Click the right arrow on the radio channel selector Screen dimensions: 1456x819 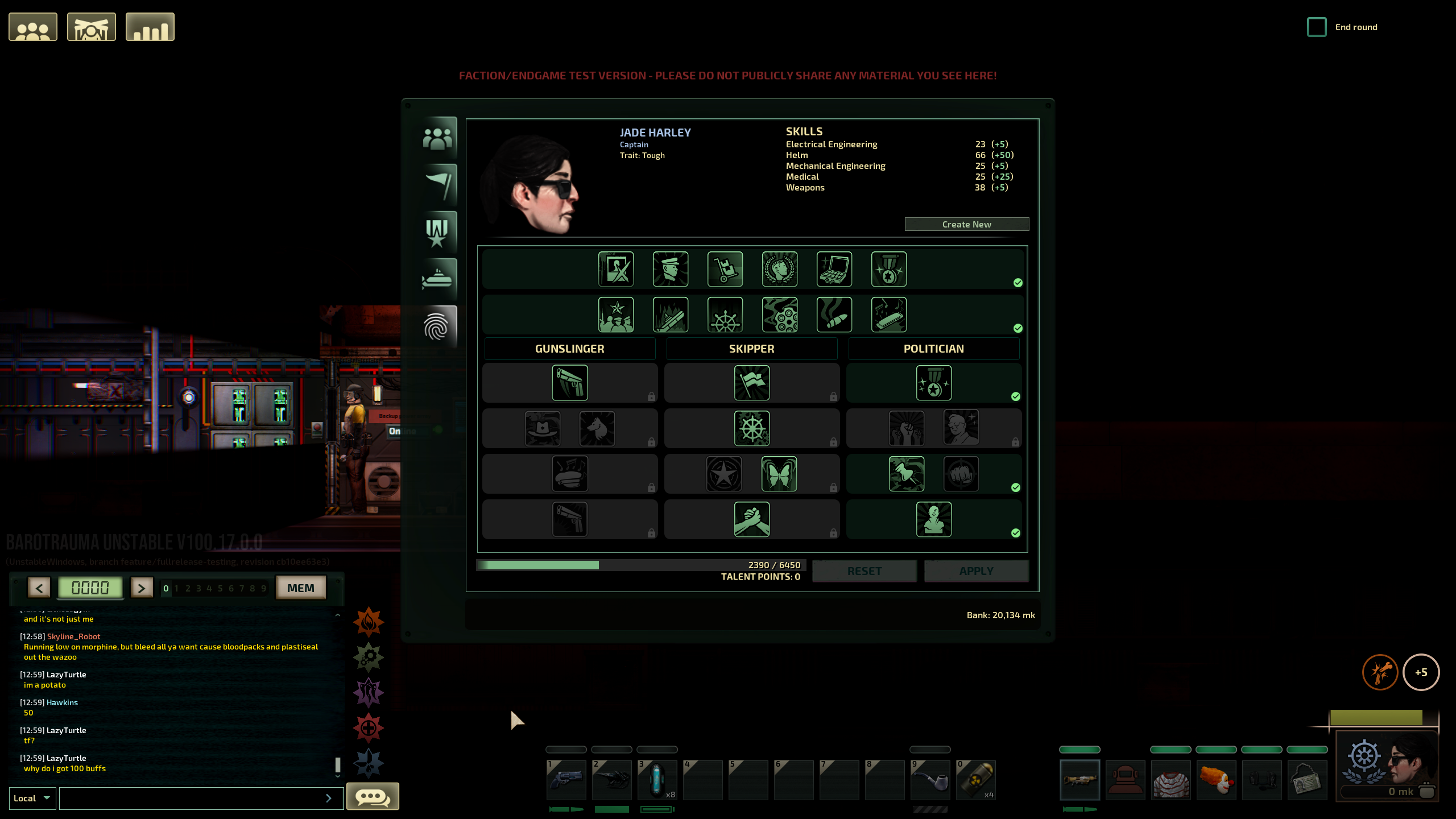point(142,588)
